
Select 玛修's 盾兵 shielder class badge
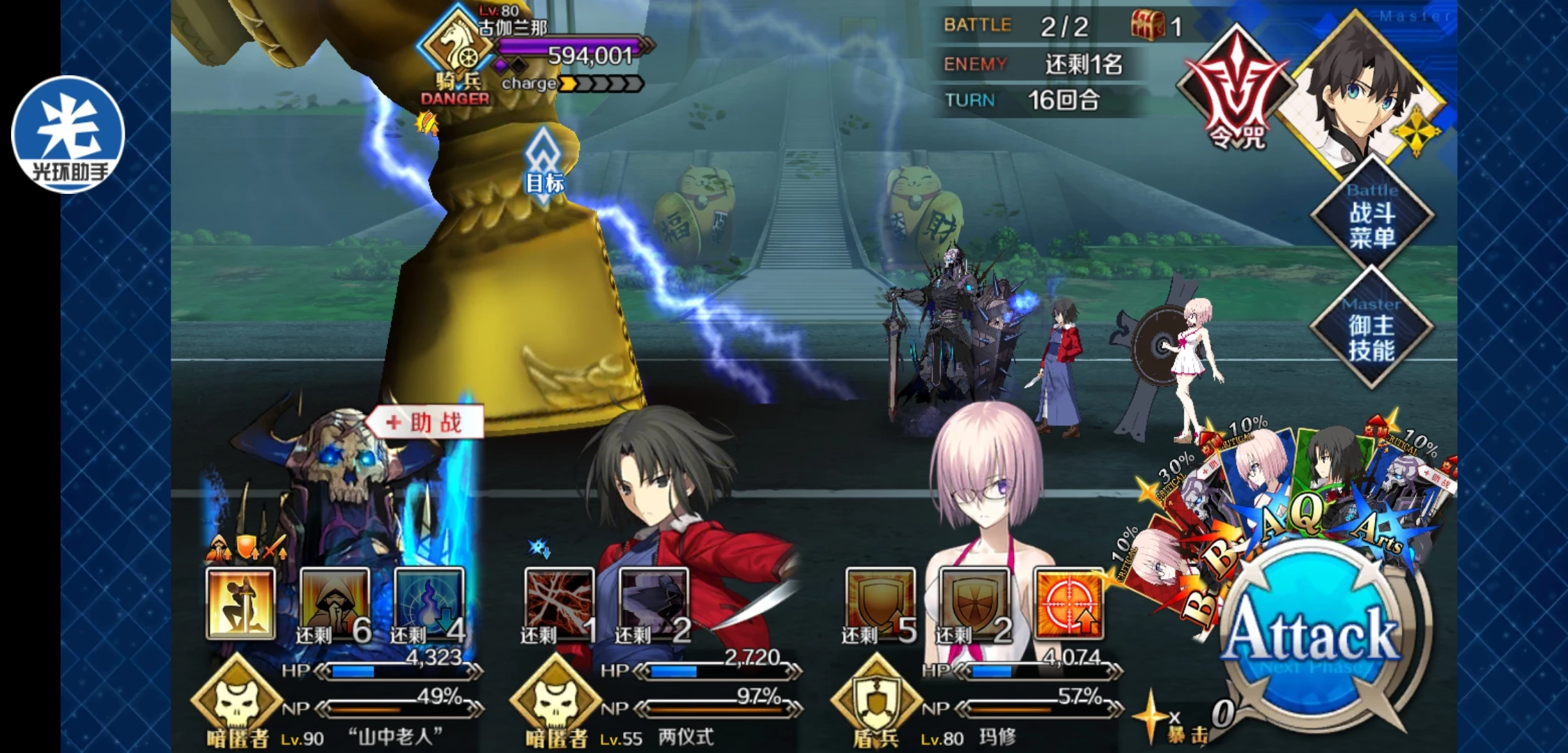[876, 699]
